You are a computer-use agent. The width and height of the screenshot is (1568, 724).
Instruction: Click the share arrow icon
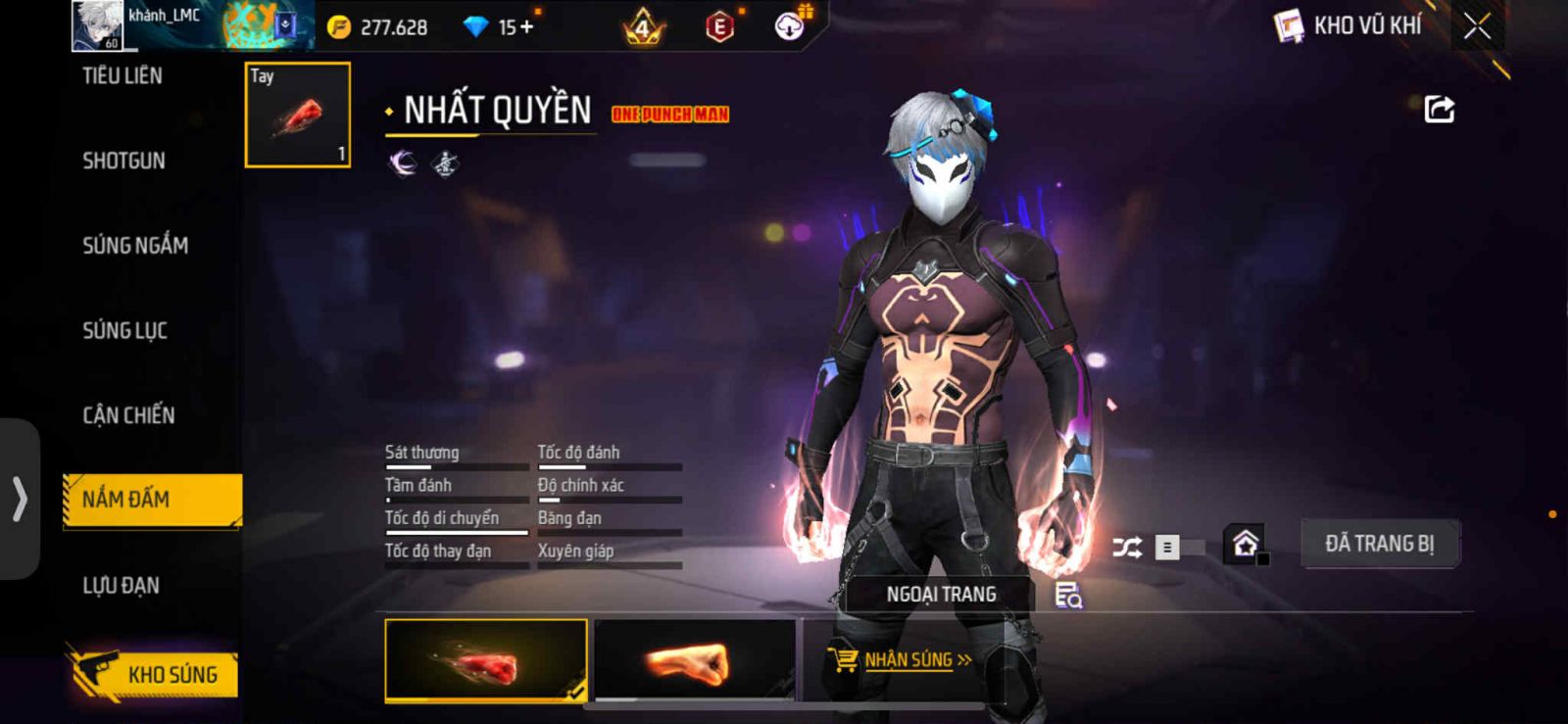[1439, 109]
